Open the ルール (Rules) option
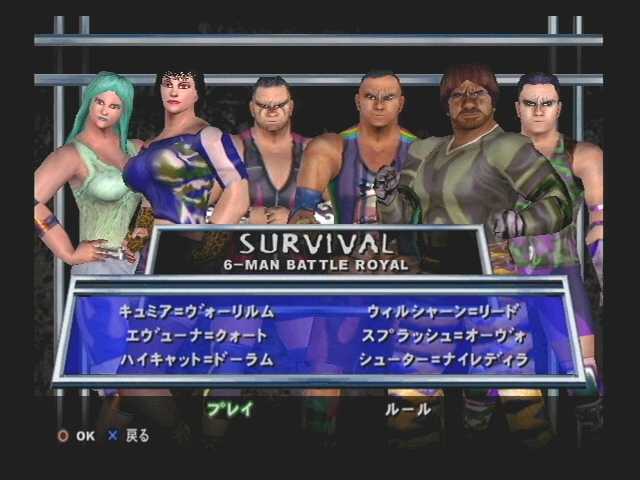 408,408
